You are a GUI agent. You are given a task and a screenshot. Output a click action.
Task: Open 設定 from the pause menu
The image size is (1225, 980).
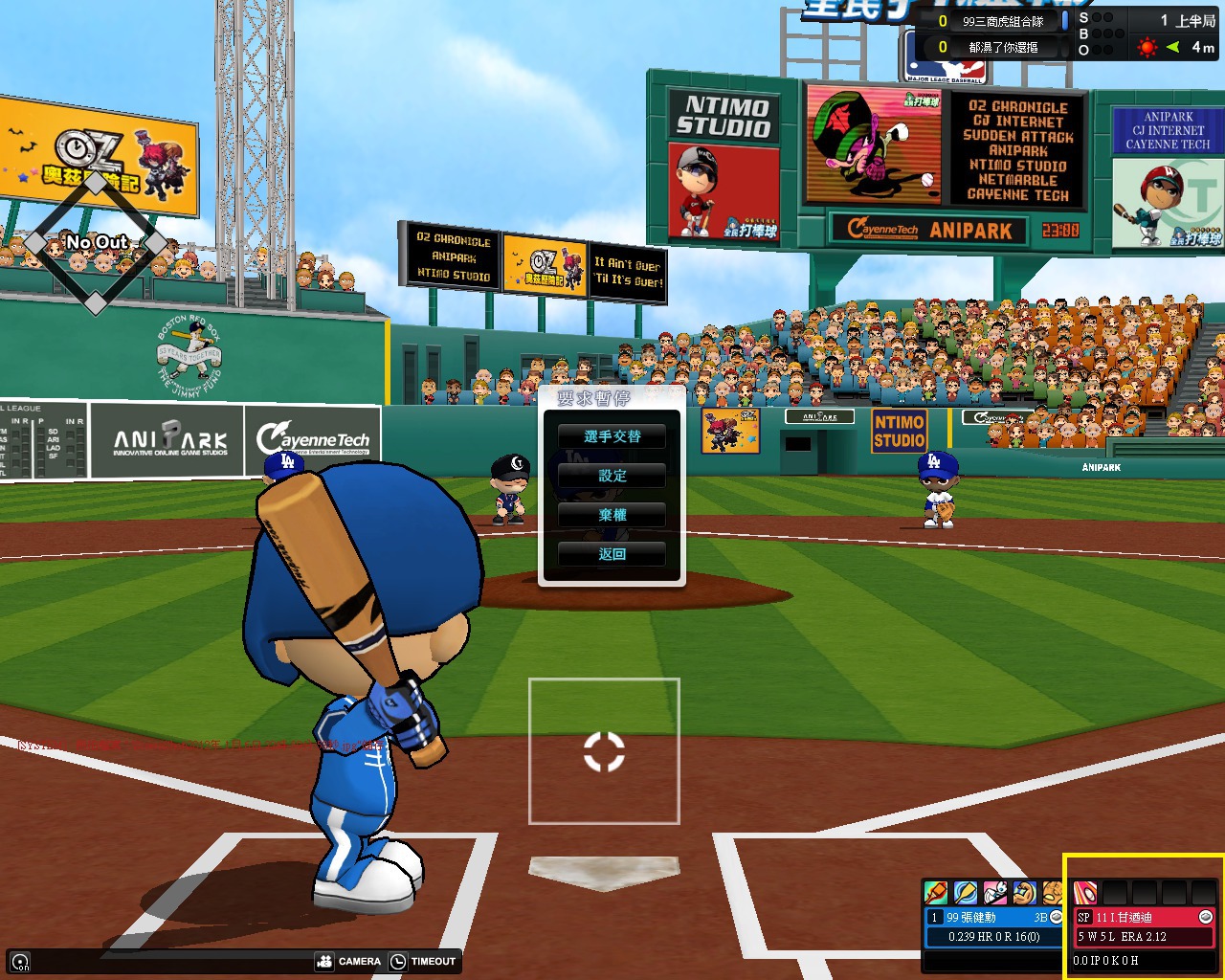[x=612, y=476]
